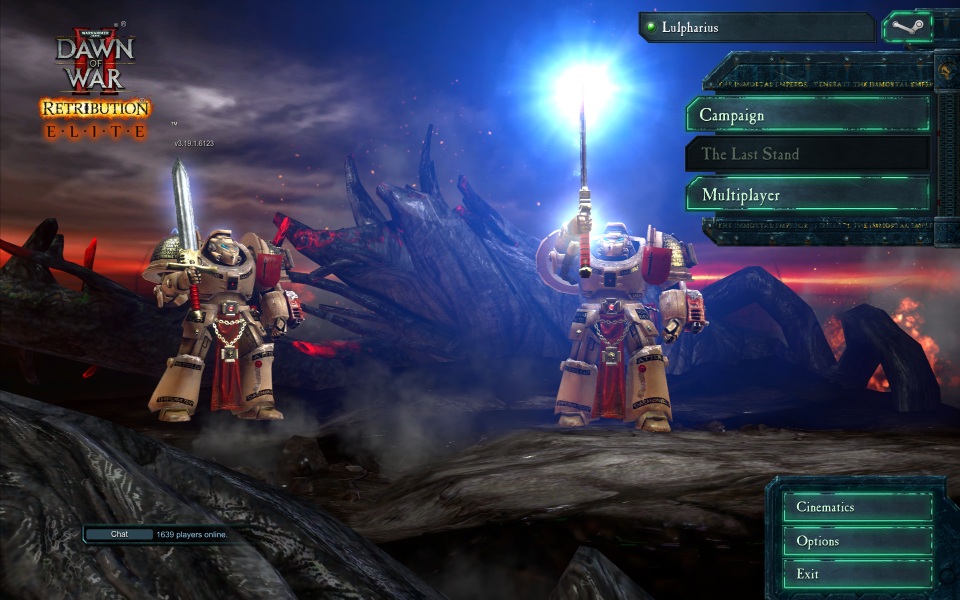Select The Last Stand mode
The width and height of the screenshot is (960, 600).
click(808, 154)
